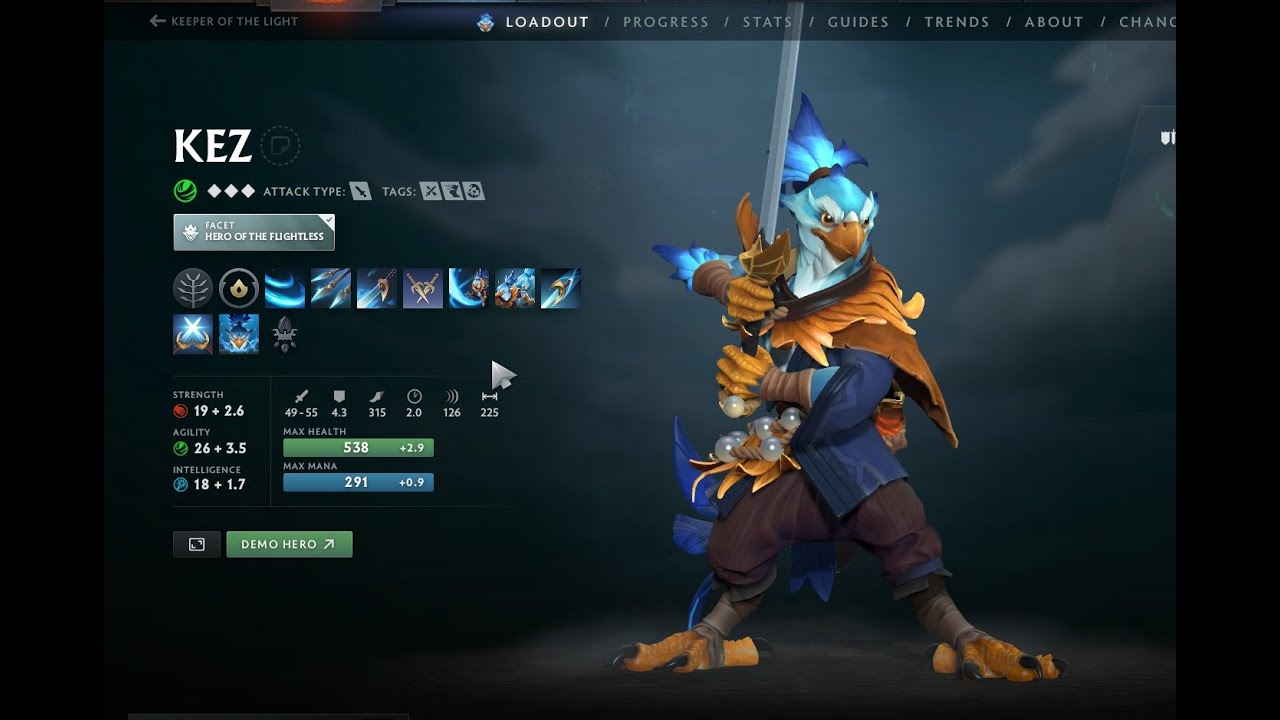Viewport: 1280px width, 720px height.
Task: Select the three spears ability icon
Action: pyautogui.click(x=331, y=288)
